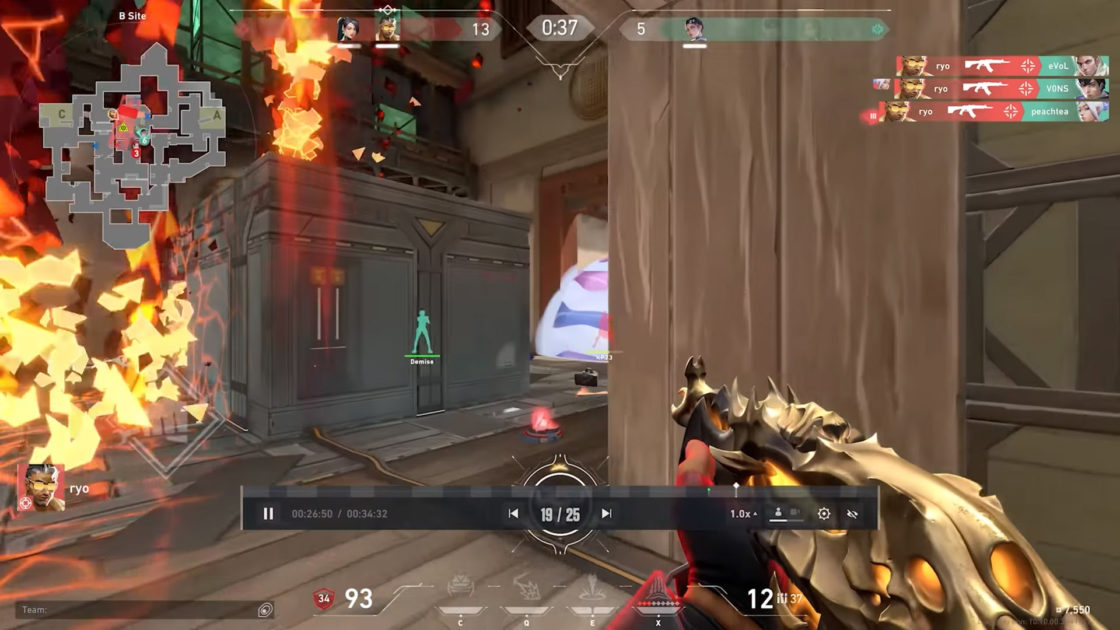Hide the replay HUD with eye icon
The height and width of the screenshot is (630, 1120).
pyautogui.click(x=852, y=514)
